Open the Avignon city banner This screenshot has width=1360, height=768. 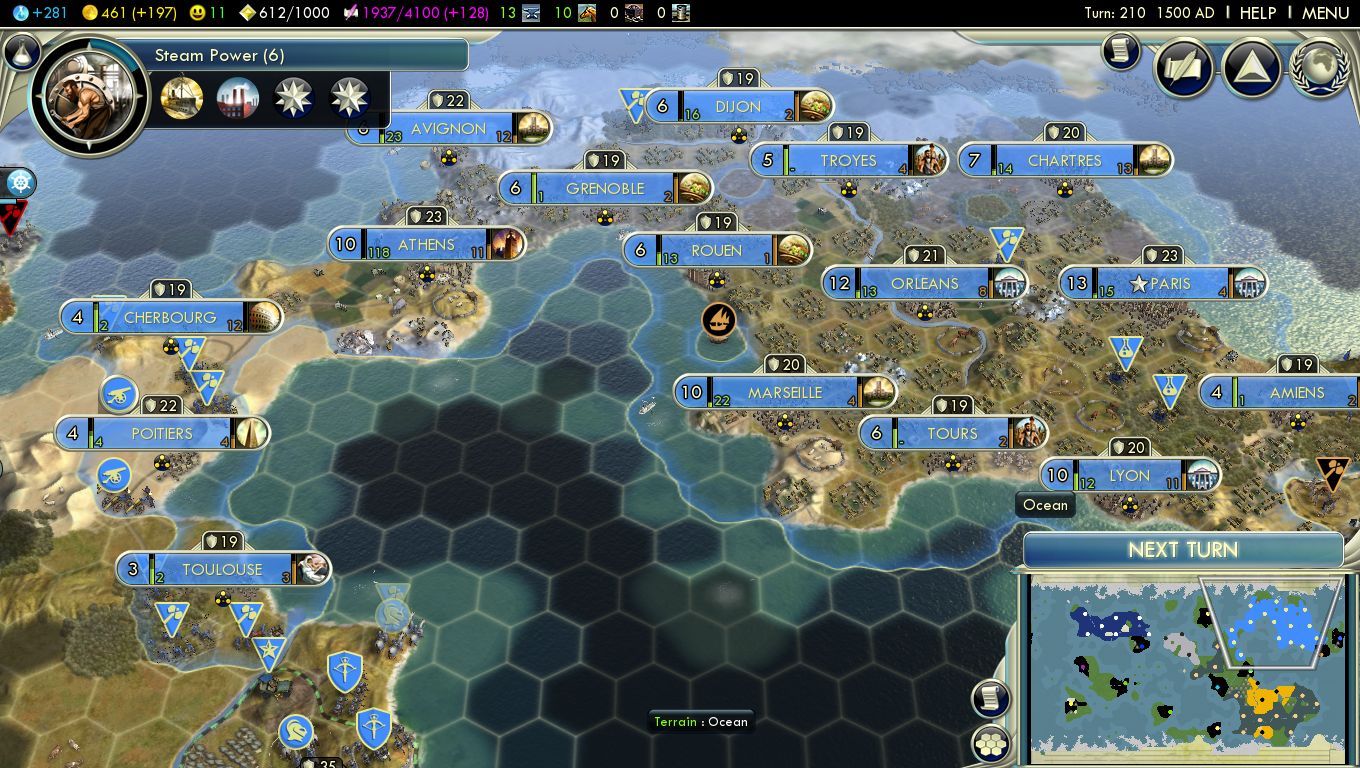point(448,129)
